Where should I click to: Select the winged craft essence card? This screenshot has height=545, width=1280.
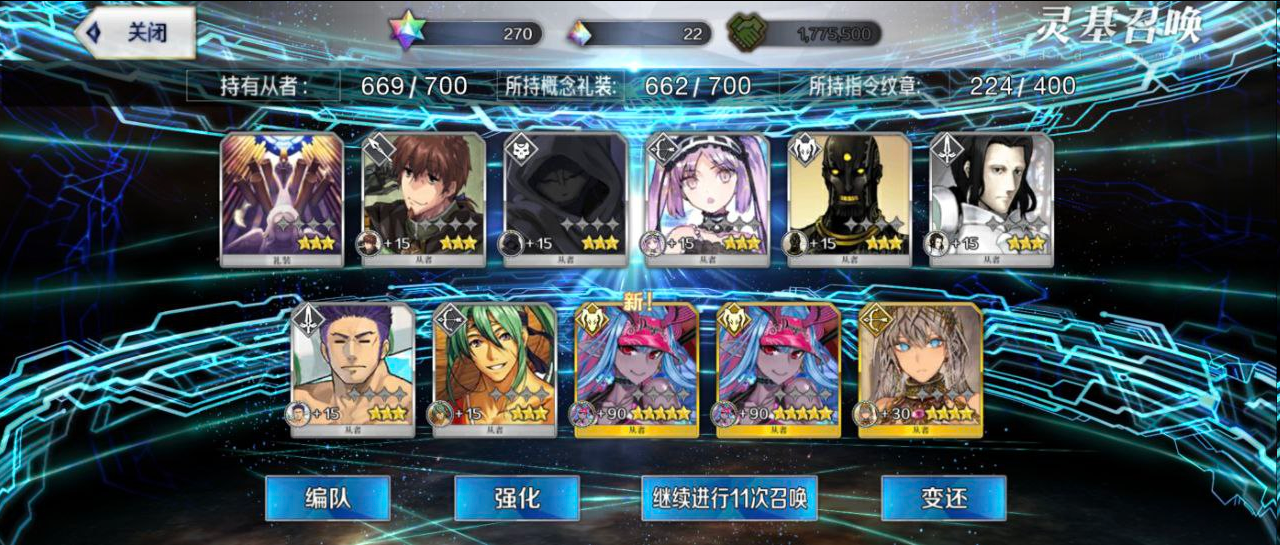(282, 199)
